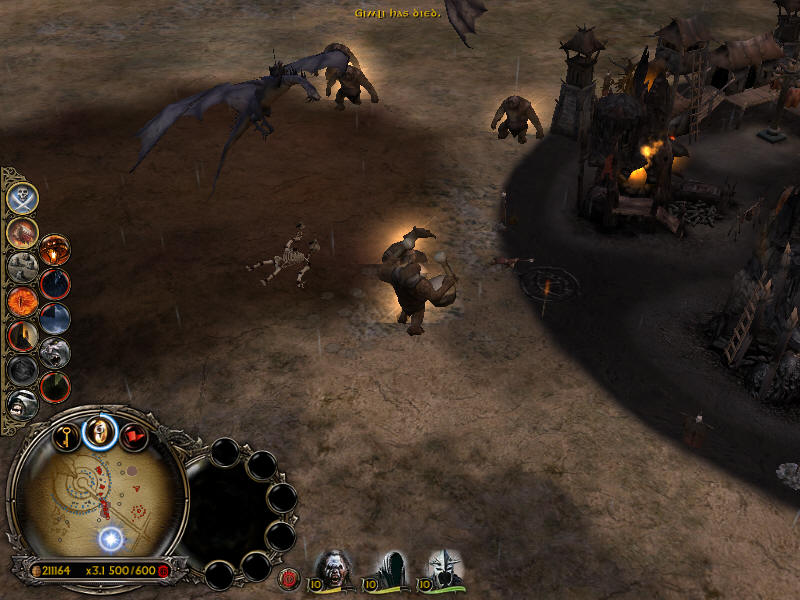Activate the snarling troll head power
Image resolution: width=800 pixels, height=600 pixels.
[55, 352]
